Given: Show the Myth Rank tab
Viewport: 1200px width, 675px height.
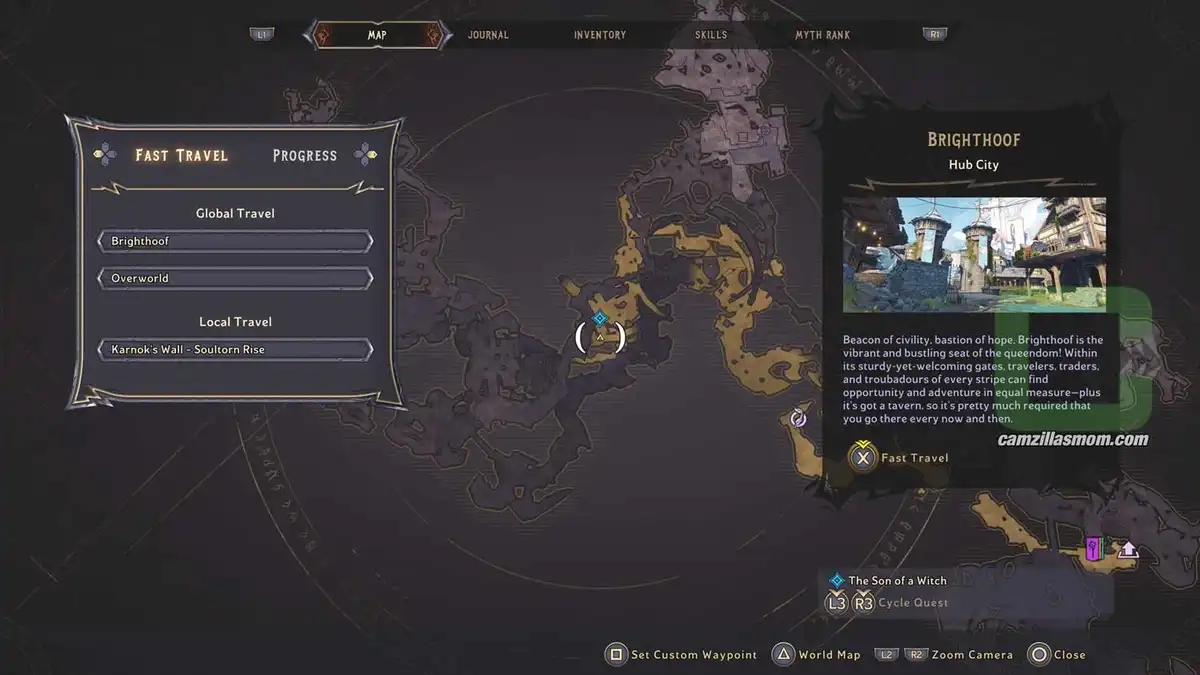Looking at the screenshot, I should click(x=822, y=35).
